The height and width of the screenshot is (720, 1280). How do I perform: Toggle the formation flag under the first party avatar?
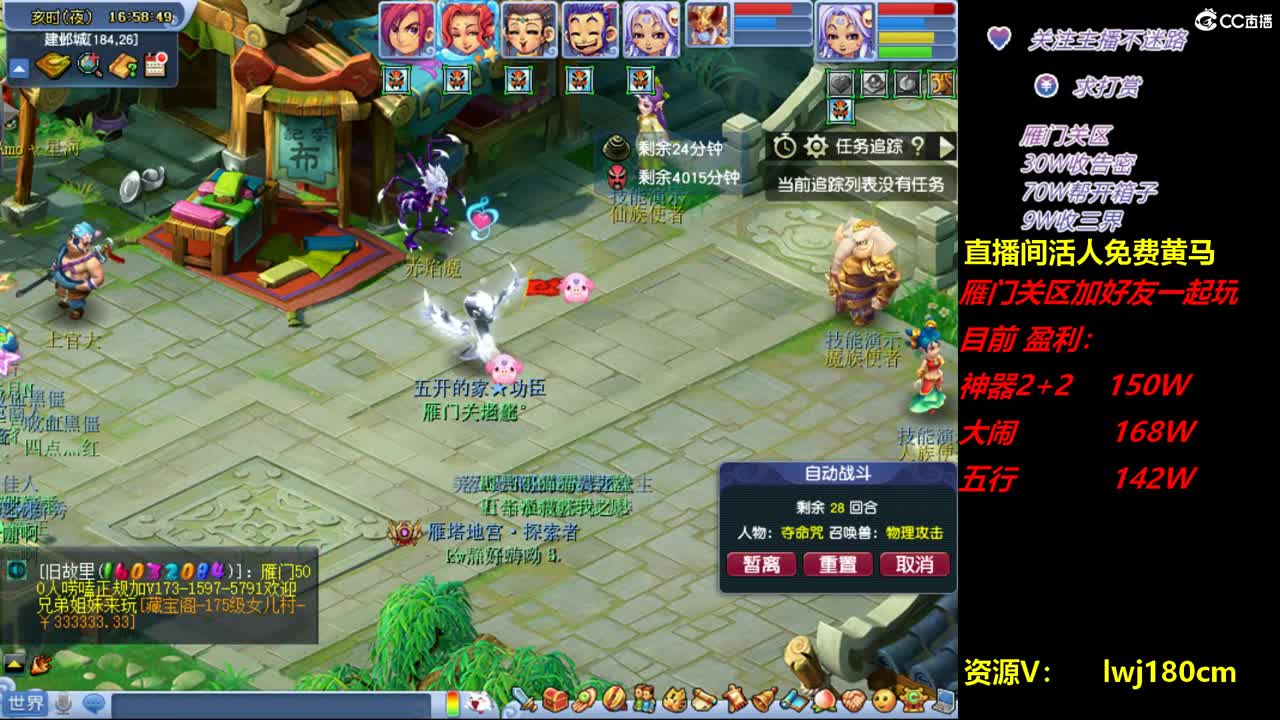tap(396, 80)
